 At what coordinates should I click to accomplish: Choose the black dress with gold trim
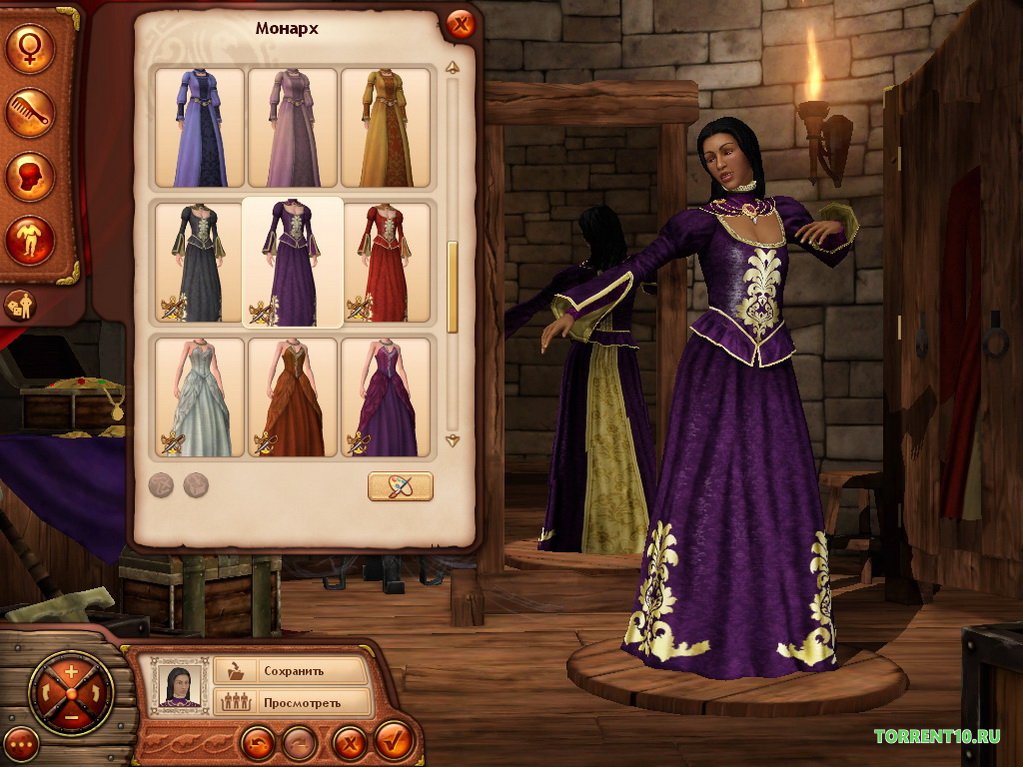[200, 262]
